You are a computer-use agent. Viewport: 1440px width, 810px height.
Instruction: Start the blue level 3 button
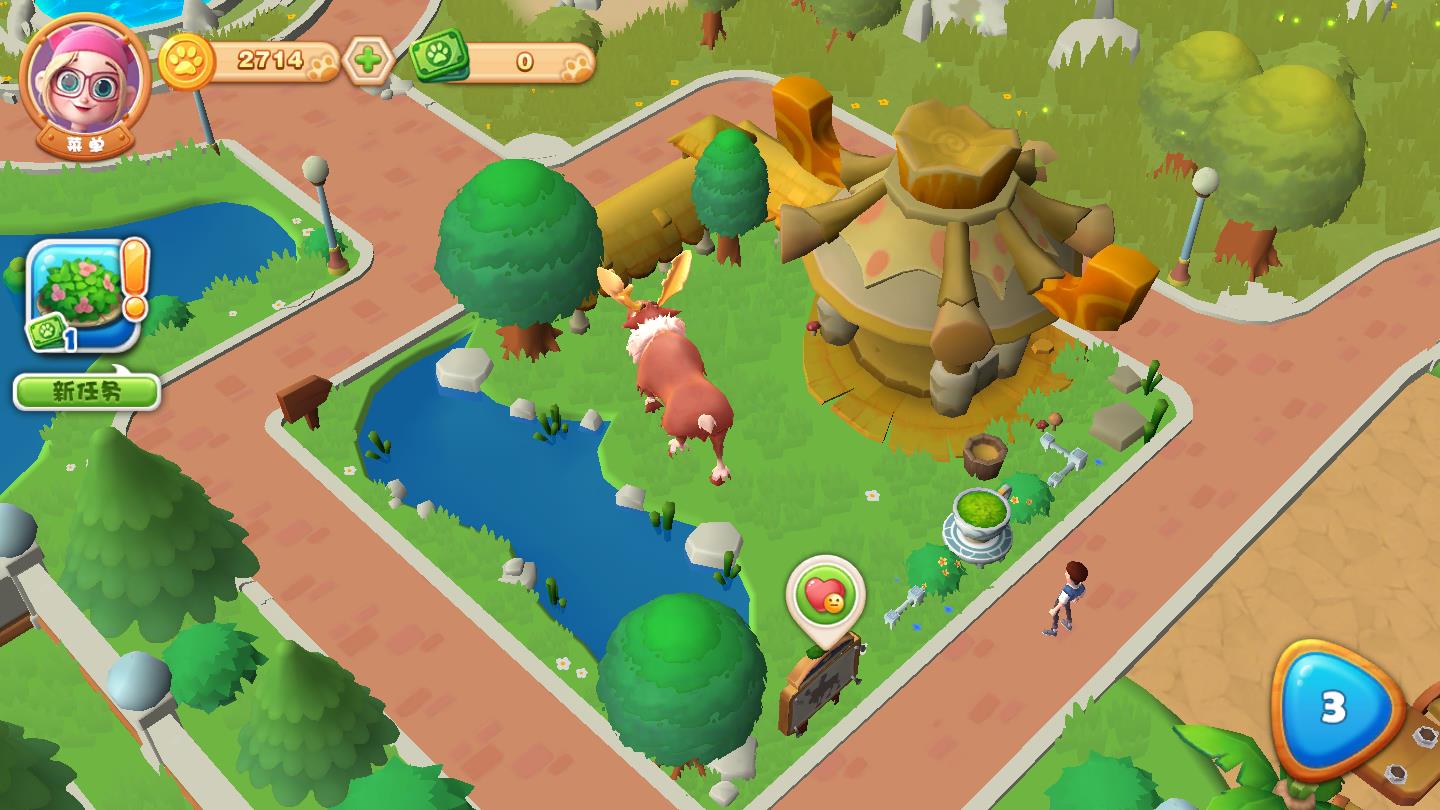1333,708
